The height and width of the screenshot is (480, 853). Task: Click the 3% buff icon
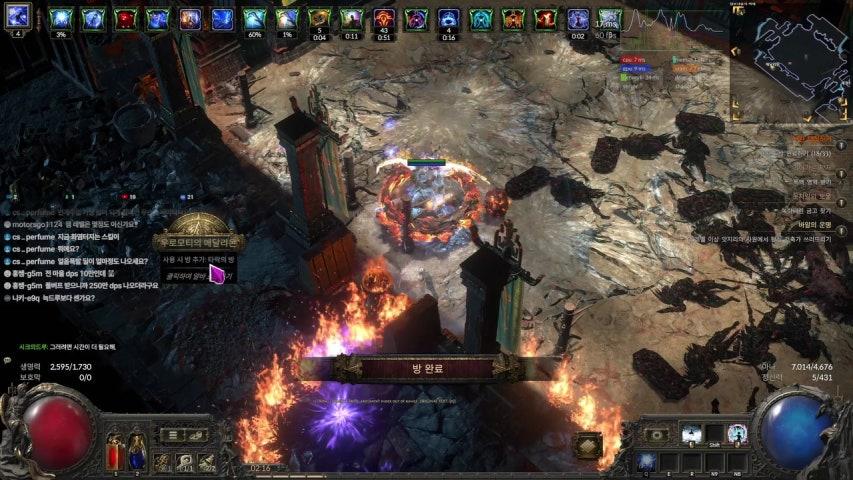coord(60,19)
